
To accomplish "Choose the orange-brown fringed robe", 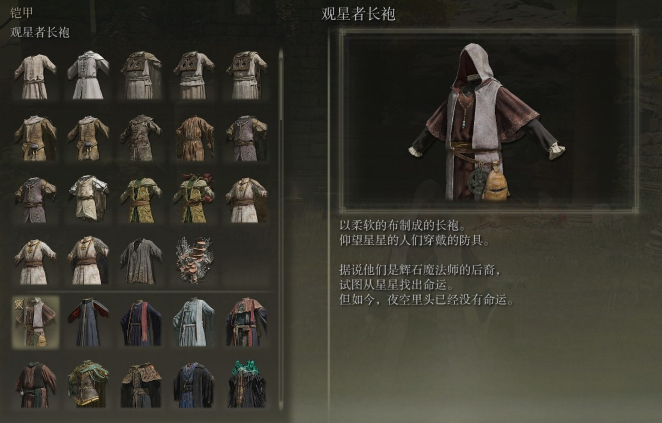I will tap(194, 135).
